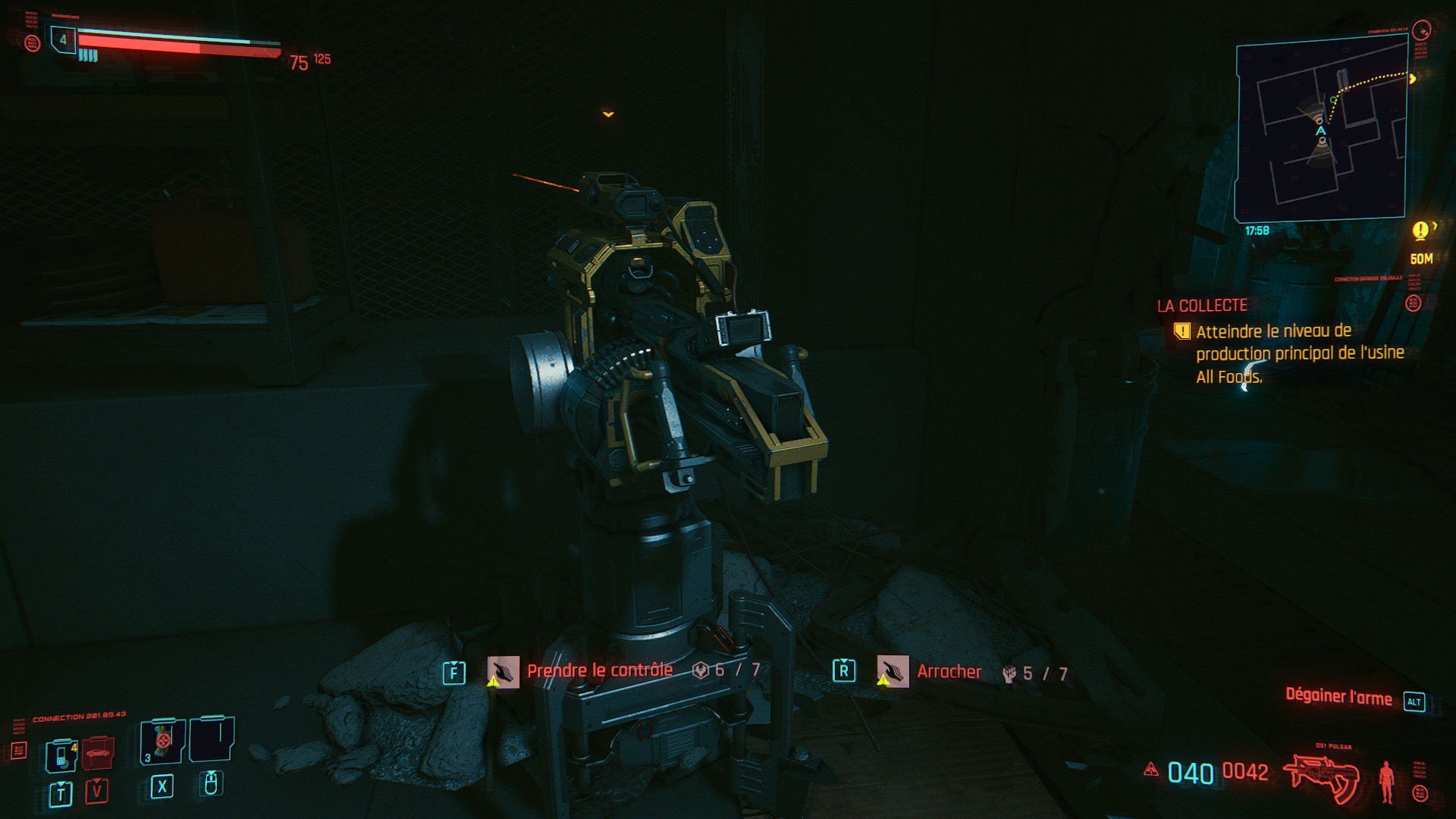
Task: Choose the 'Prendre le contrôle' turret option
Action: click(599, 670)
